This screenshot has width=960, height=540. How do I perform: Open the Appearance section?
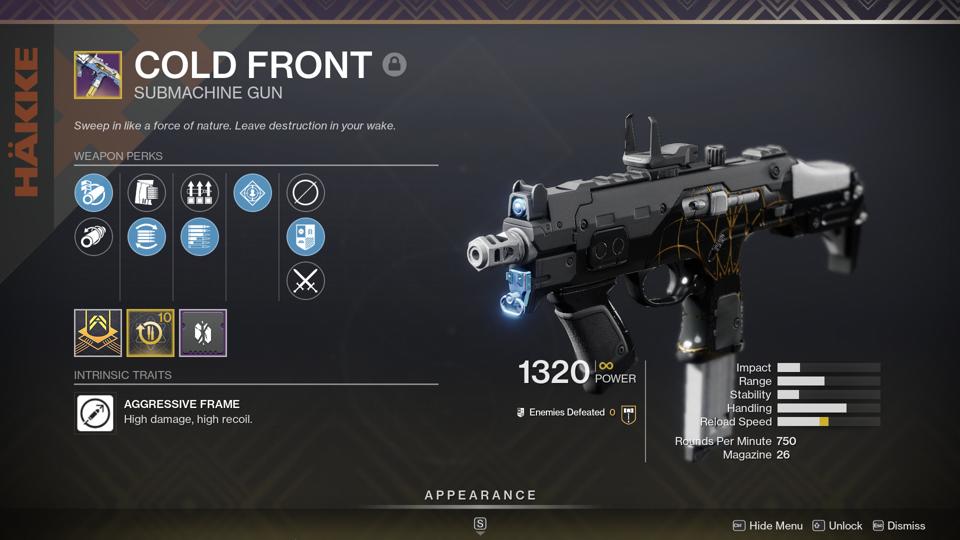click(480, 495)
